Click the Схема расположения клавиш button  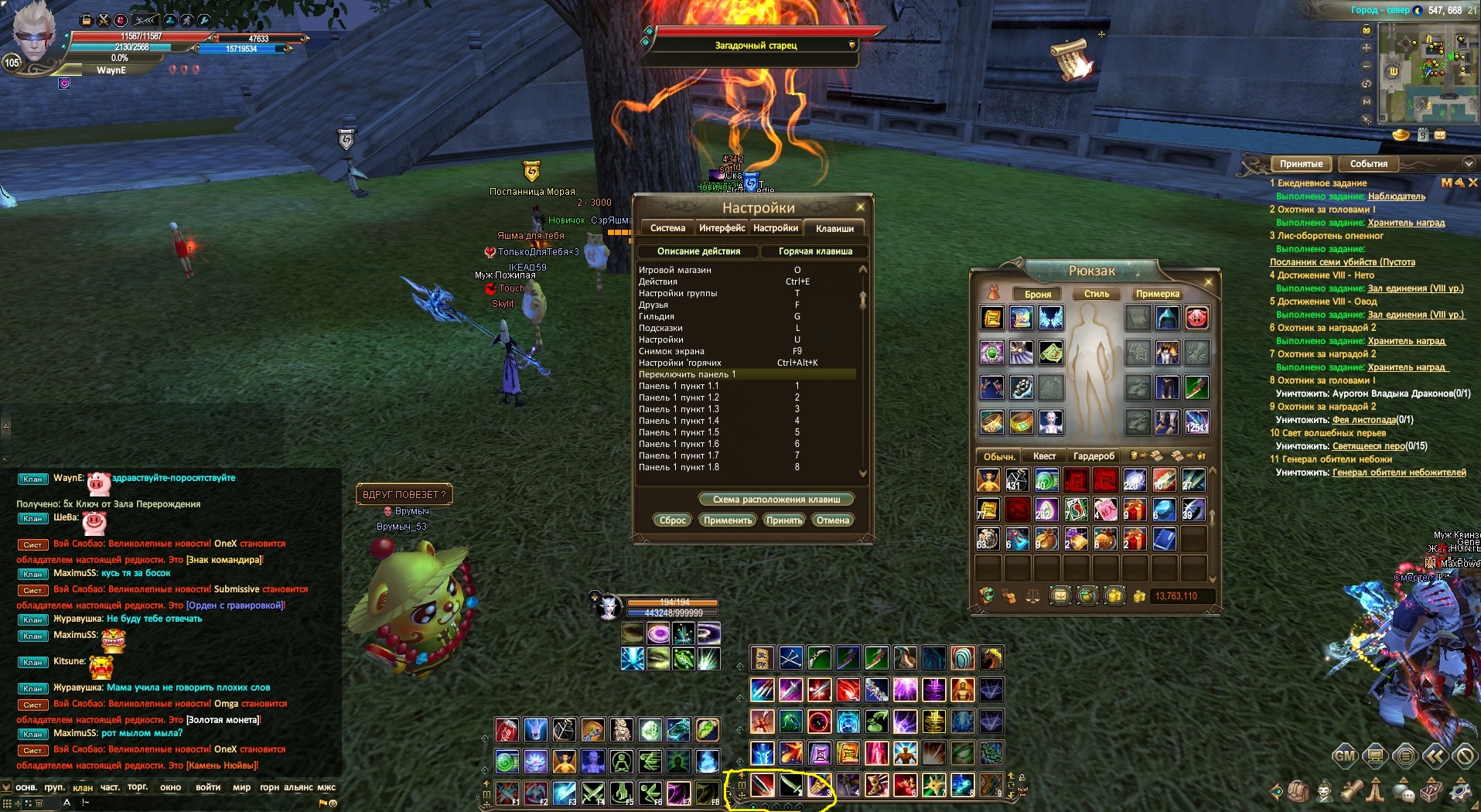tap(776, 500)
